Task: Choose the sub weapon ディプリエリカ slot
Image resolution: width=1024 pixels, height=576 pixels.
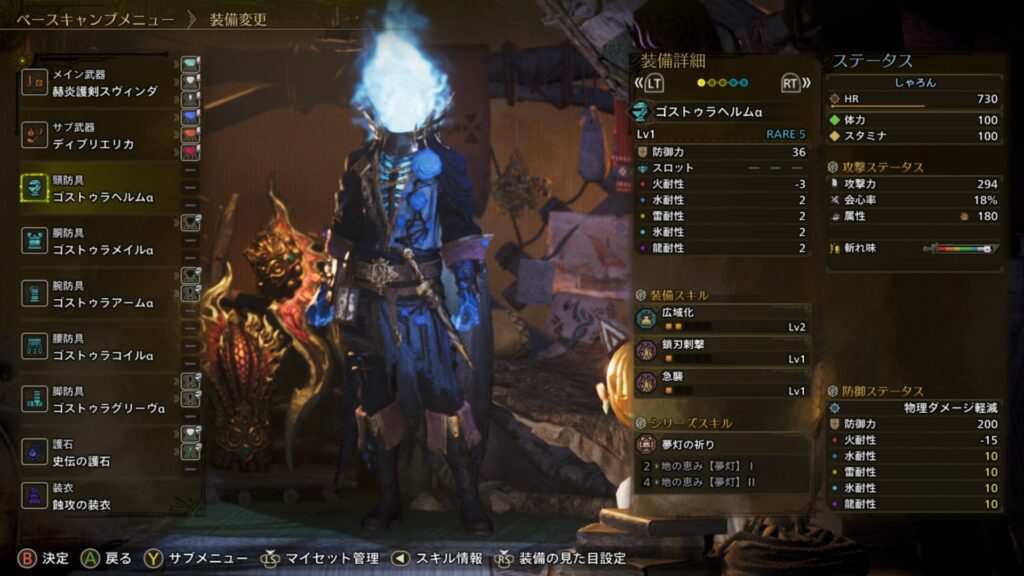Action: click(100, 136)
